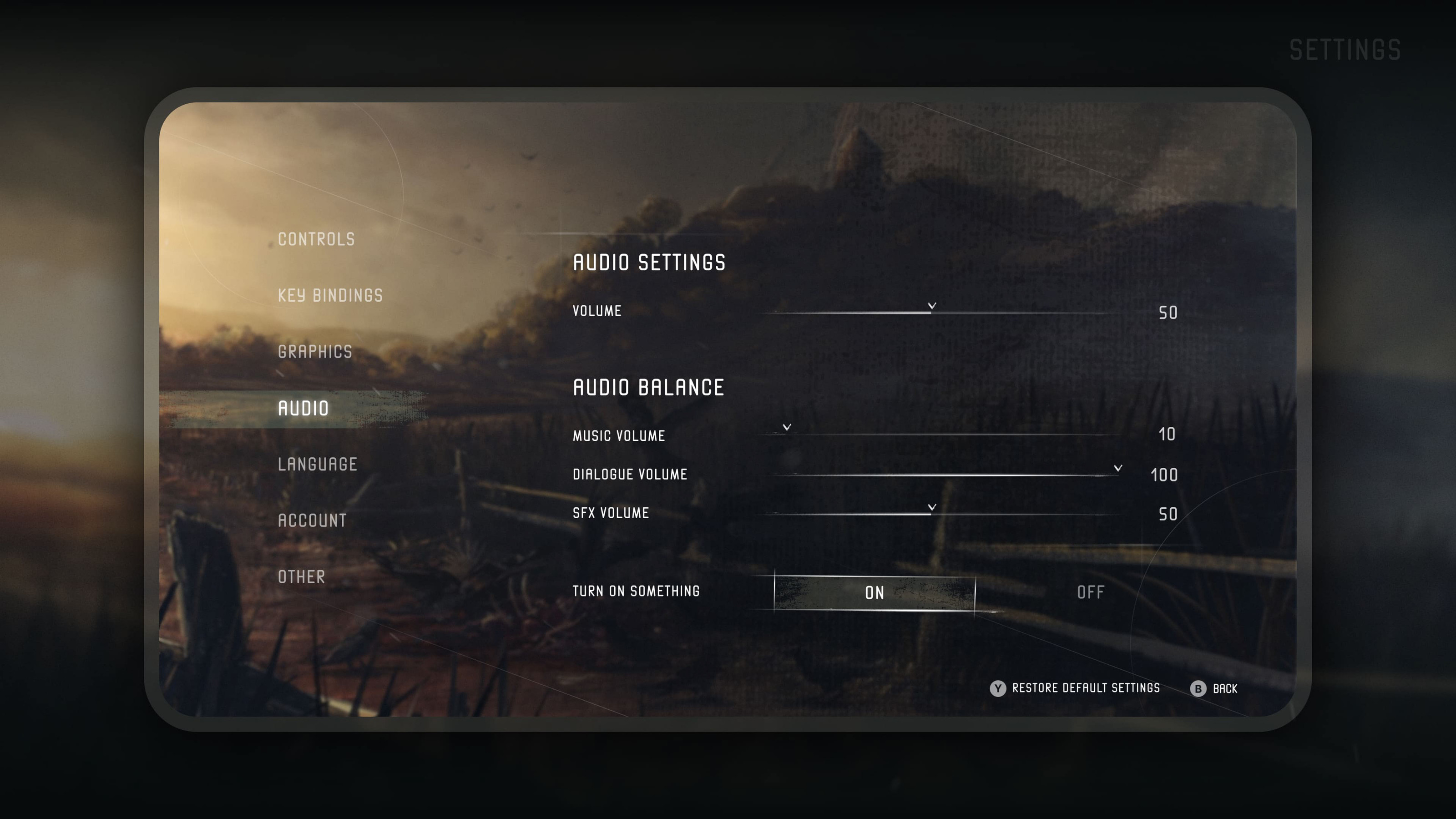Set Turn On Something to OFF
This screenshot has height=819, width=1456.
pos(1090,593)
